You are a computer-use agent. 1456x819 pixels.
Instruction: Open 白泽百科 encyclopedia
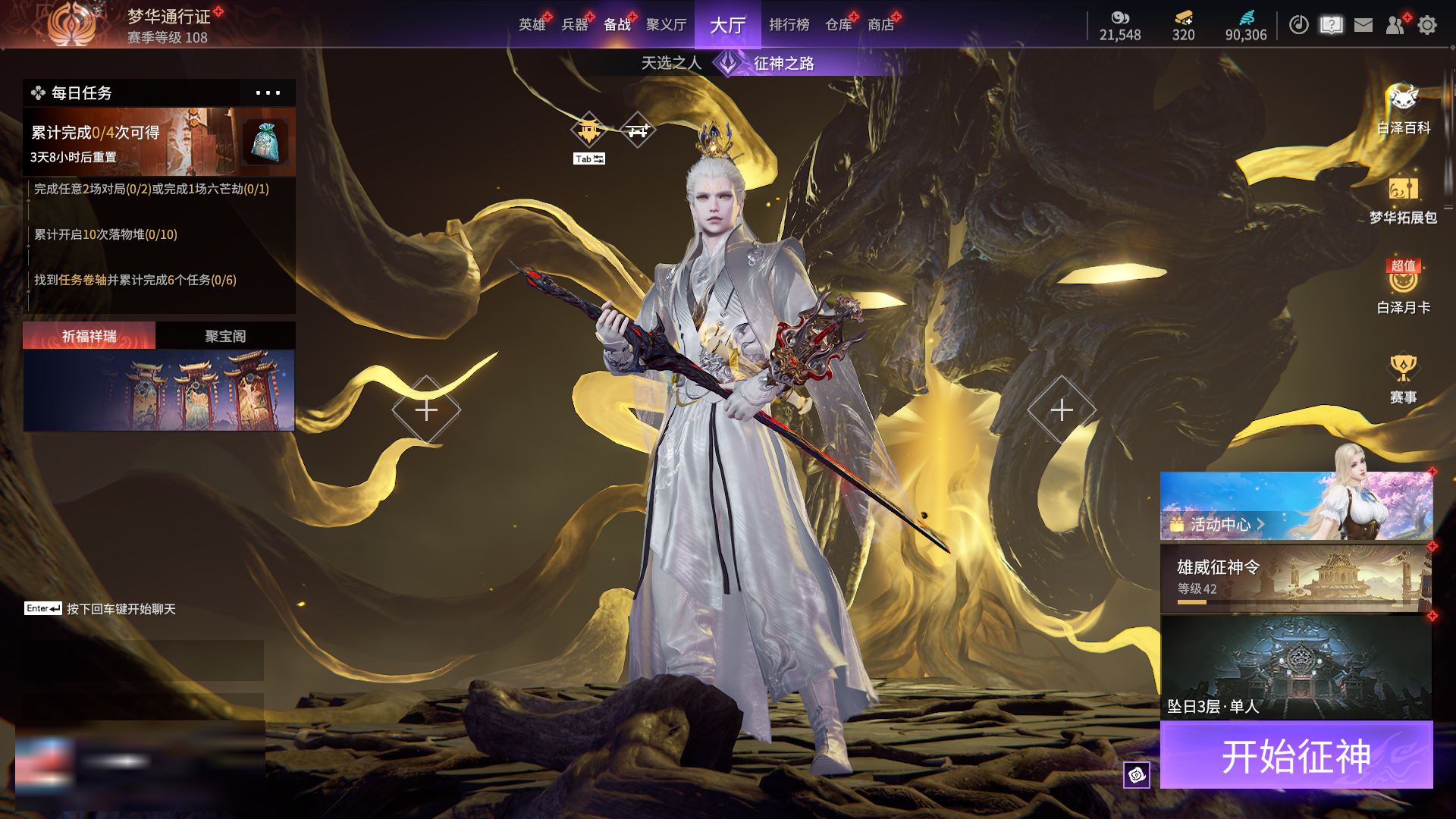[1403, 110]
